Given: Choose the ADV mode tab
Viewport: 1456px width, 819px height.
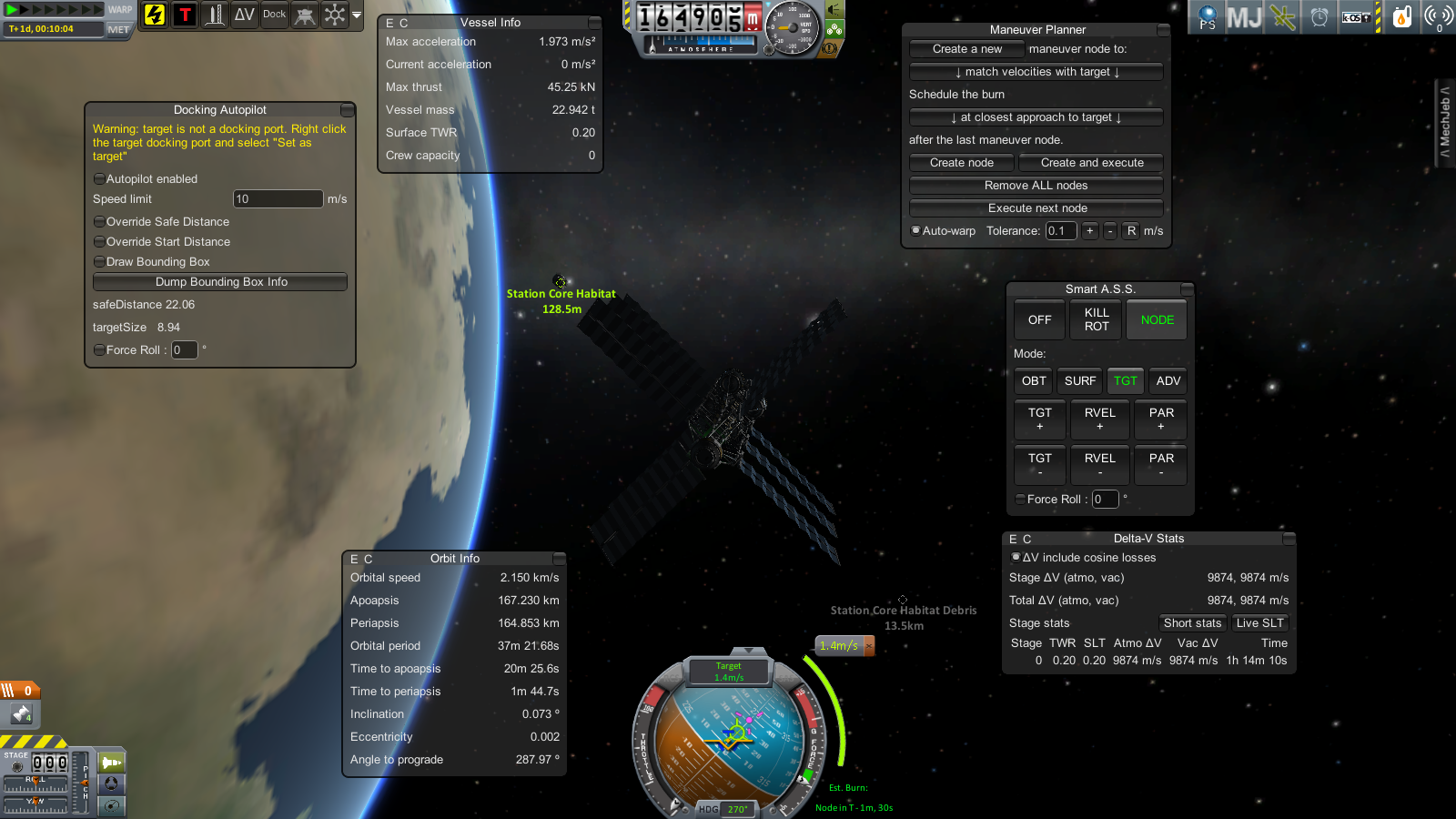Looking at the screenshot, I should tap(1168, 381).
